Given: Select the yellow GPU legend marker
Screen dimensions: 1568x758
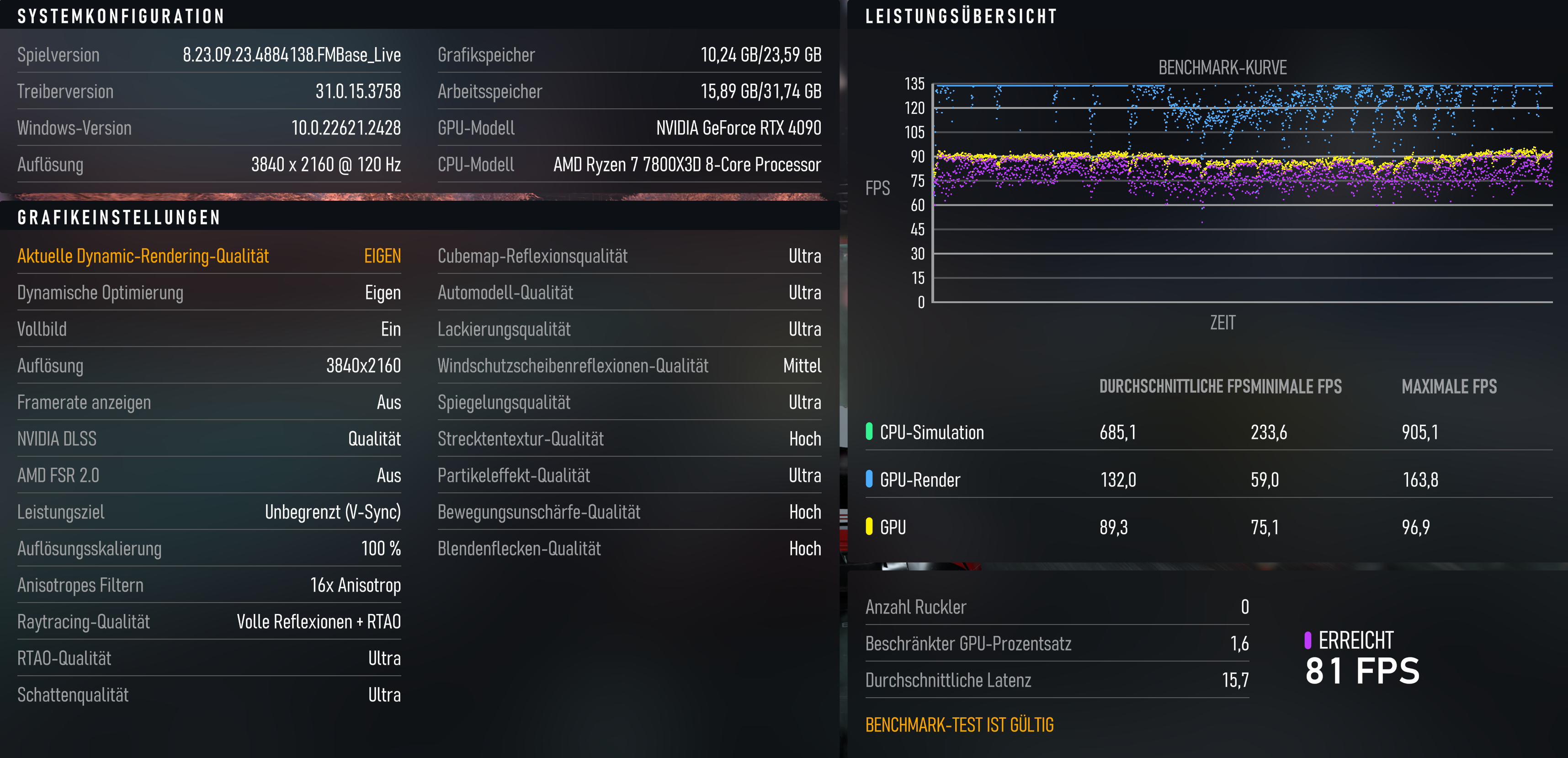Looking at the screenshot, I should [869, 527].
